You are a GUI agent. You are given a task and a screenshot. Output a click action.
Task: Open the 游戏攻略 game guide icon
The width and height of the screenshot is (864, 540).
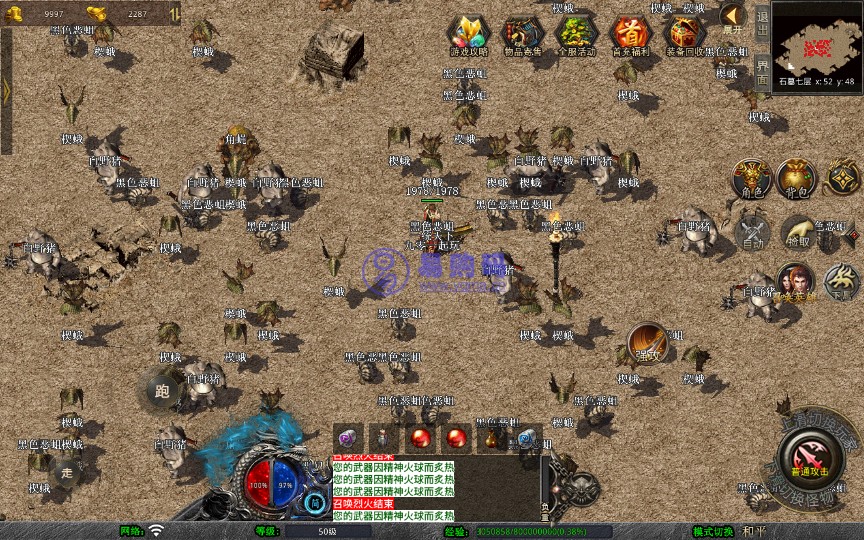click(468, 33)
